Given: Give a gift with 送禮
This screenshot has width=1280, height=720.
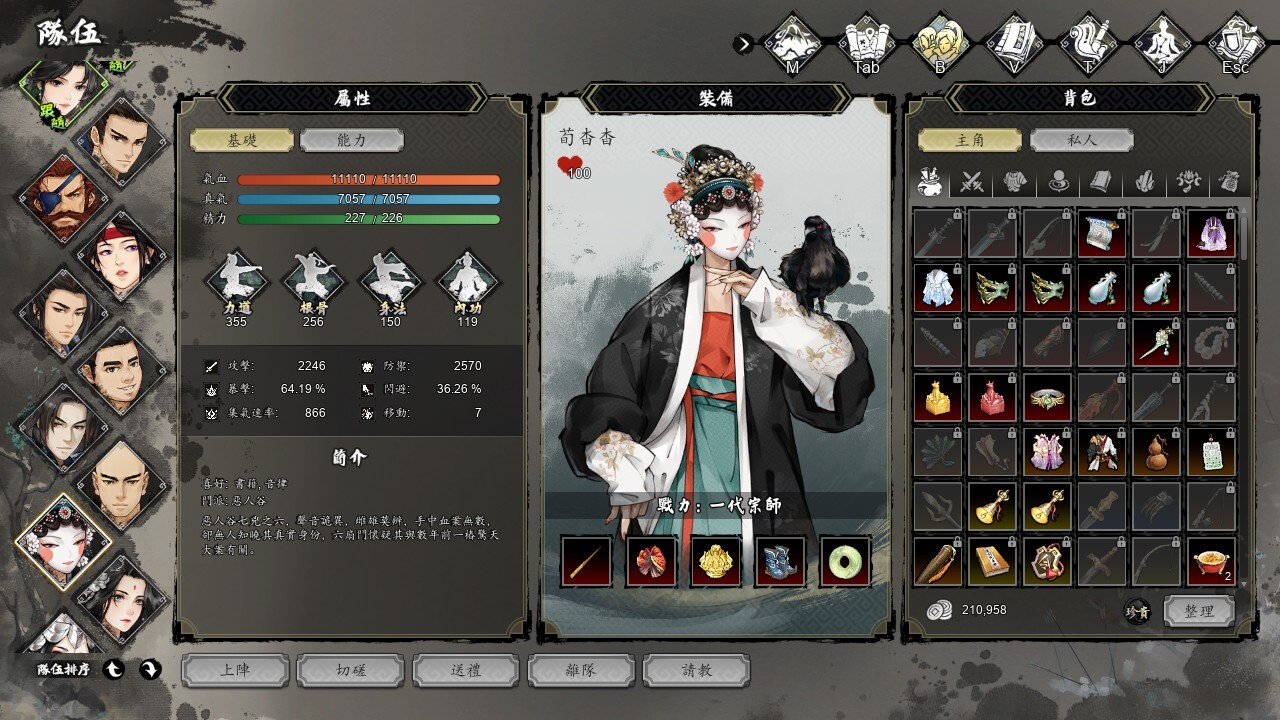Looking at the screenshot, I should click(466, 670).
